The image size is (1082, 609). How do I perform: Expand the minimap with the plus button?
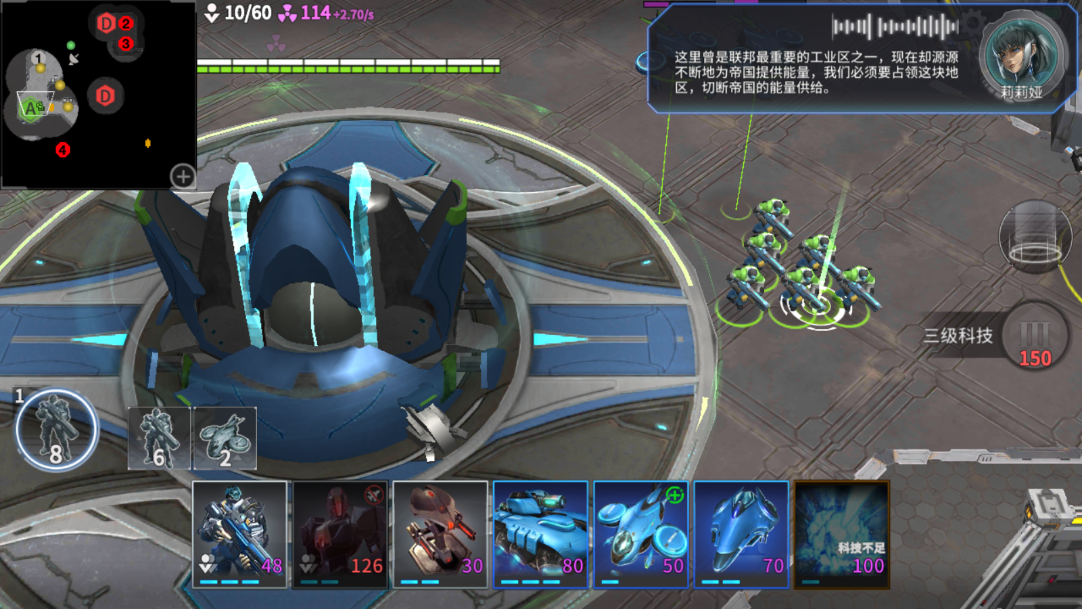[x=183, y=176]
